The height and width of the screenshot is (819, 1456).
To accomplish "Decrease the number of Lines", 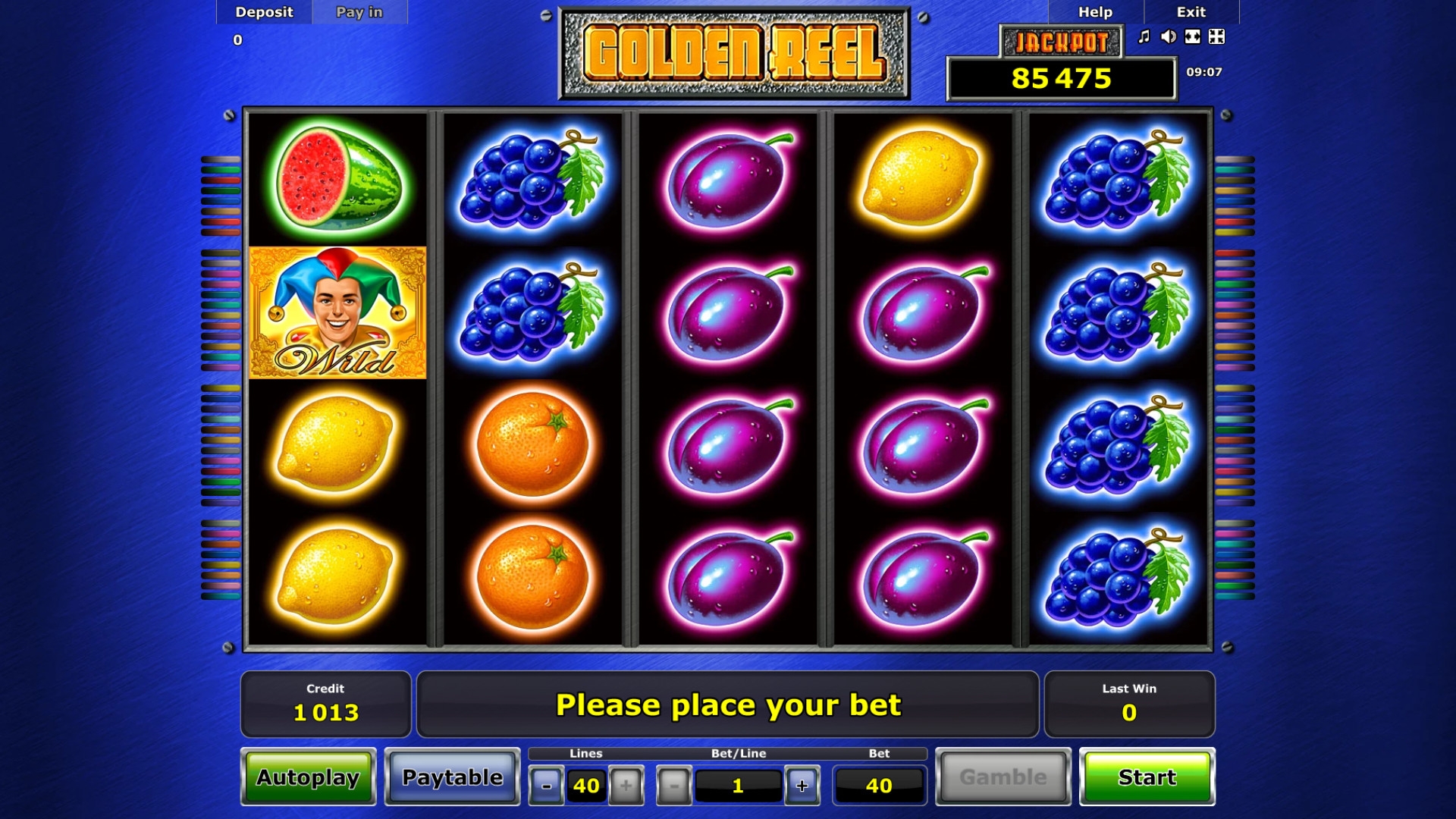I will point(546,786).
